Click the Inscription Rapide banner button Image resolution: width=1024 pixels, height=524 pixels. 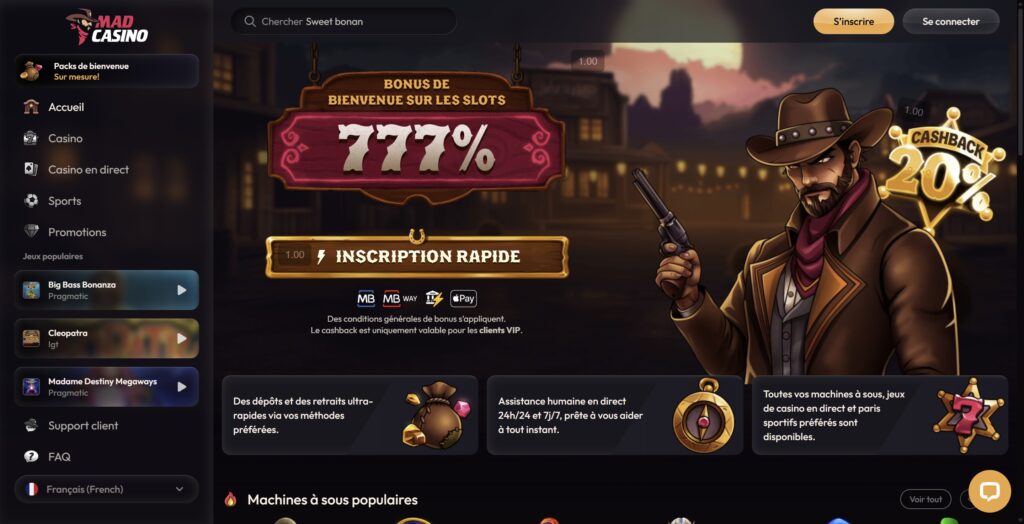click(417, 257)
